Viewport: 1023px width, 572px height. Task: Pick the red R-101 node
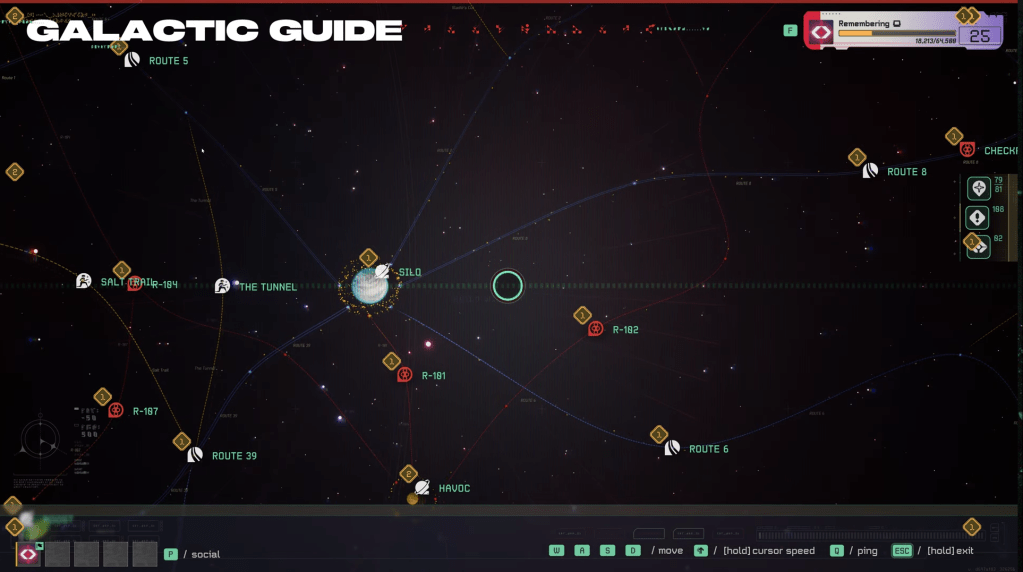pos(405,375)
